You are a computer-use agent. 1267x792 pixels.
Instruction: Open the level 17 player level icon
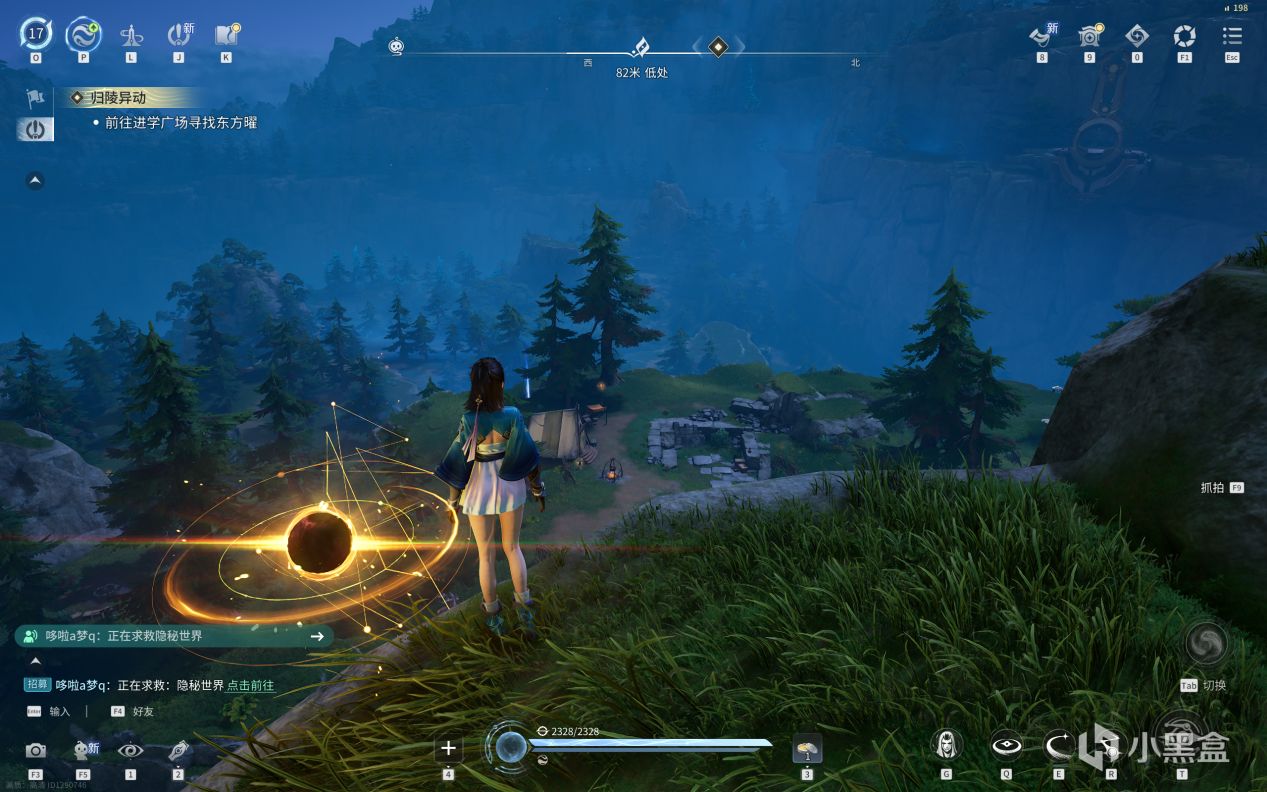[x=36, y=35]
